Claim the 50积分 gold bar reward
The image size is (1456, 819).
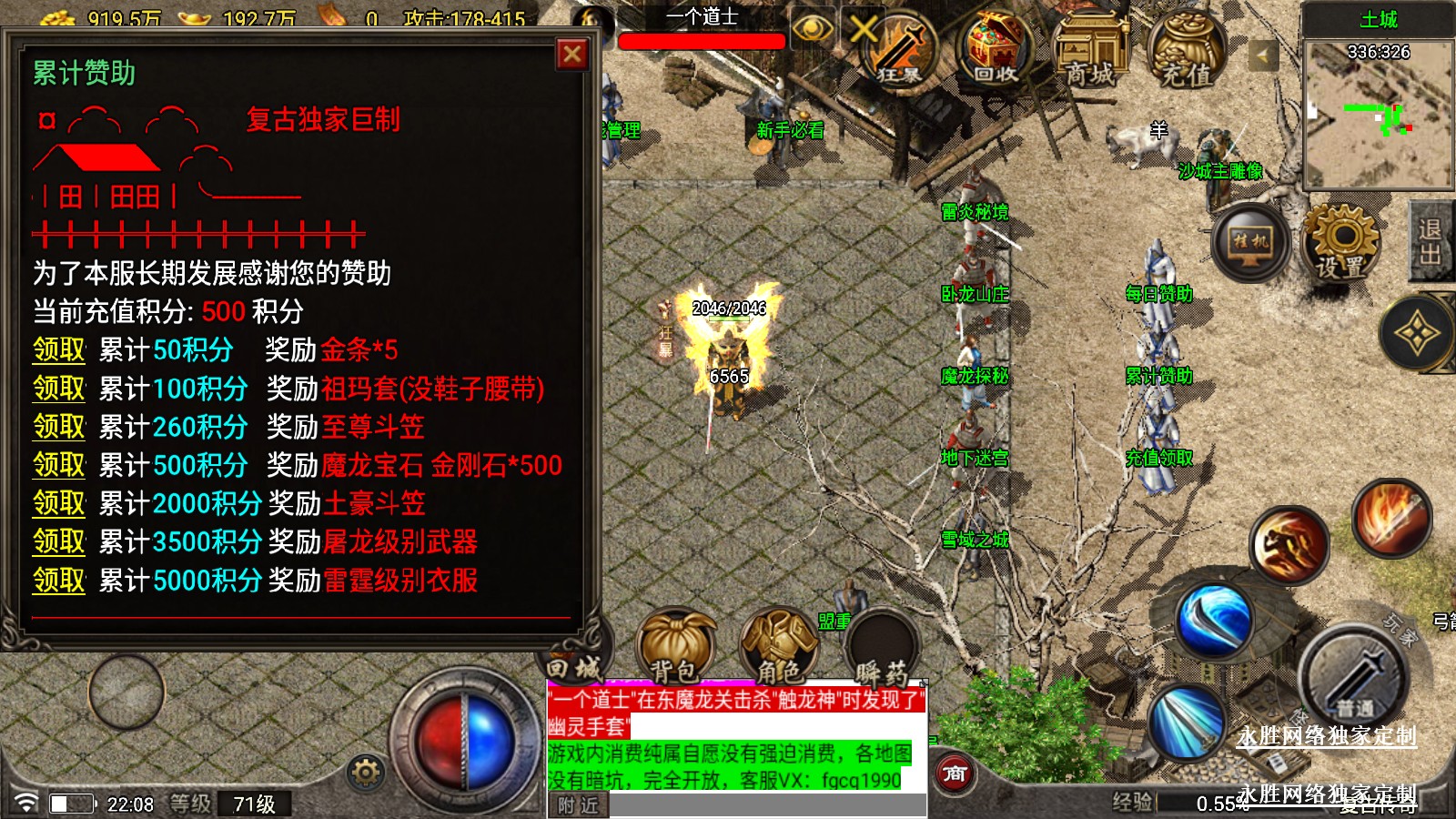tap(59, 349)
